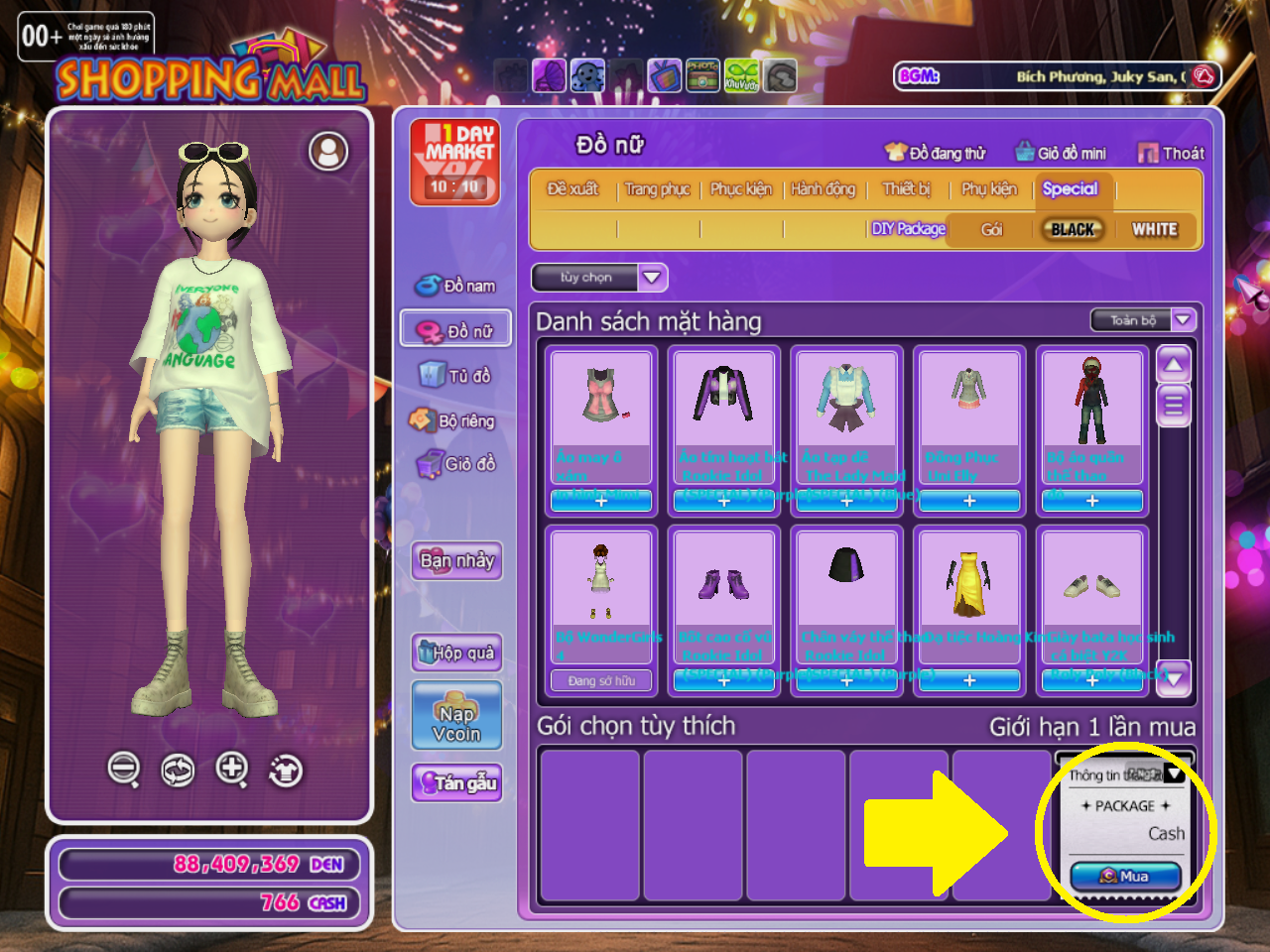Open the Tủ đồ wardrobe
The width and height of the screenshot is (1270, 952).
[456, 375]
